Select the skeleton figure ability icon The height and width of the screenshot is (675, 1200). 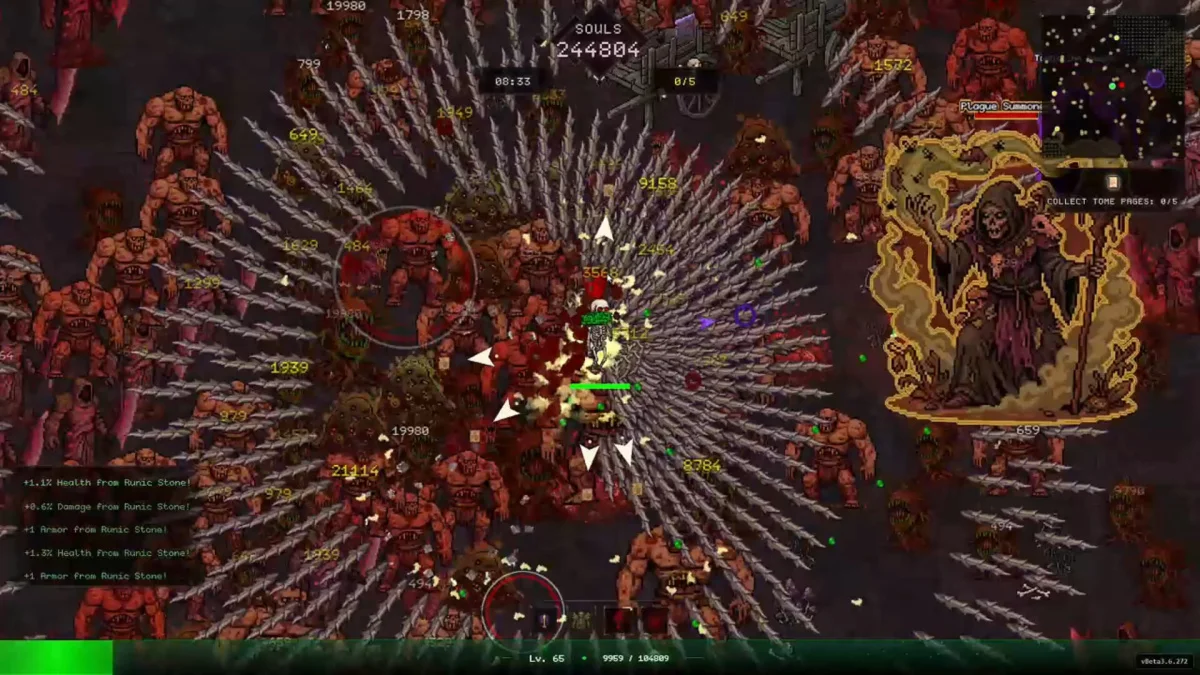tap(583, 620)
